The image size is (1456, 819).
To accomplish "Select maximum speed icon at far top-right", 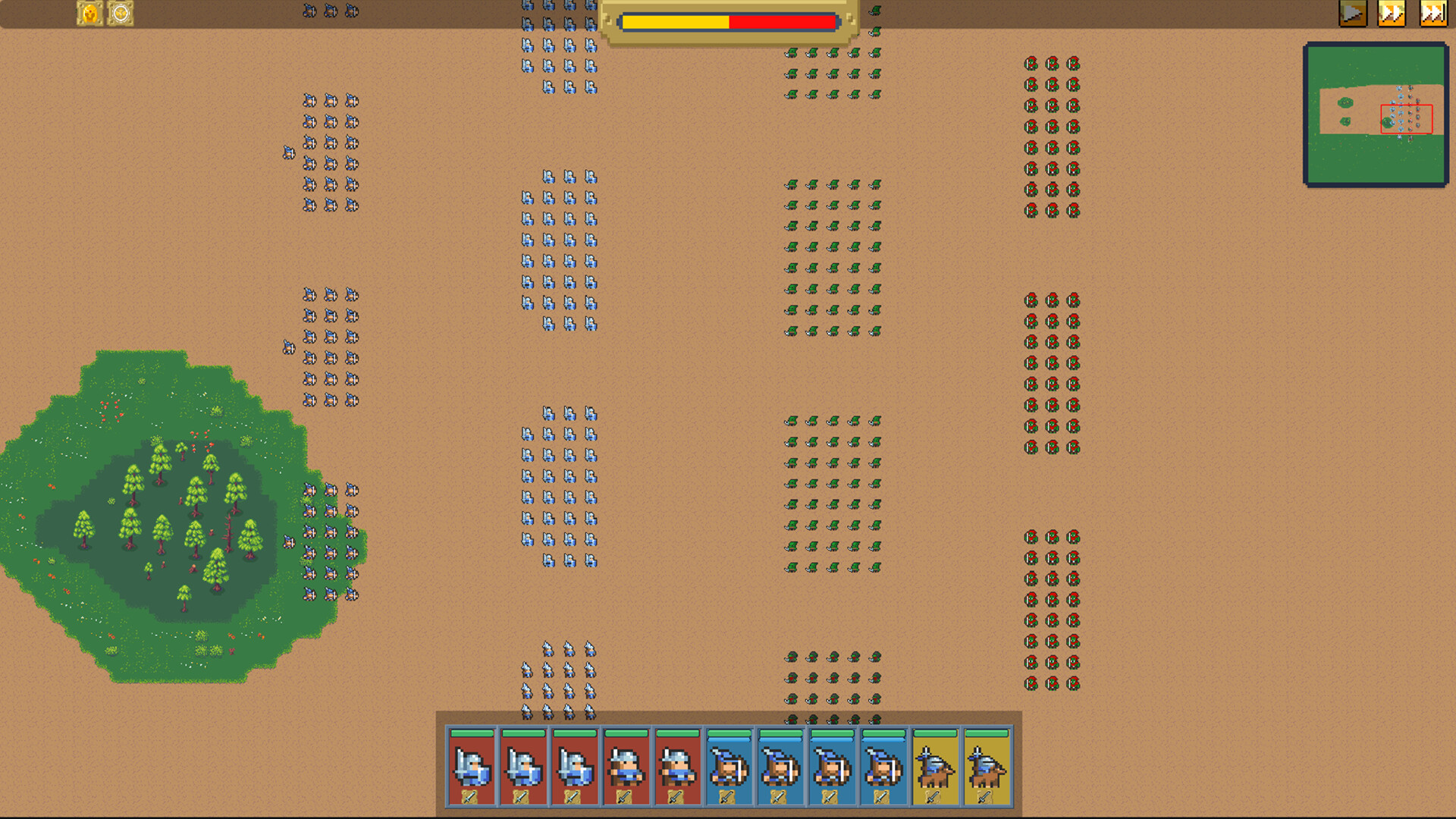I will tap(1433, 14).
